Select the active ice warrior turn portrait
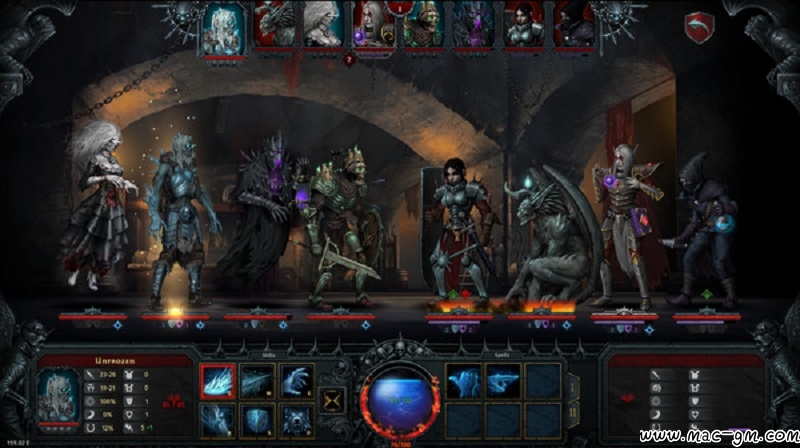 tap(223, 27)
